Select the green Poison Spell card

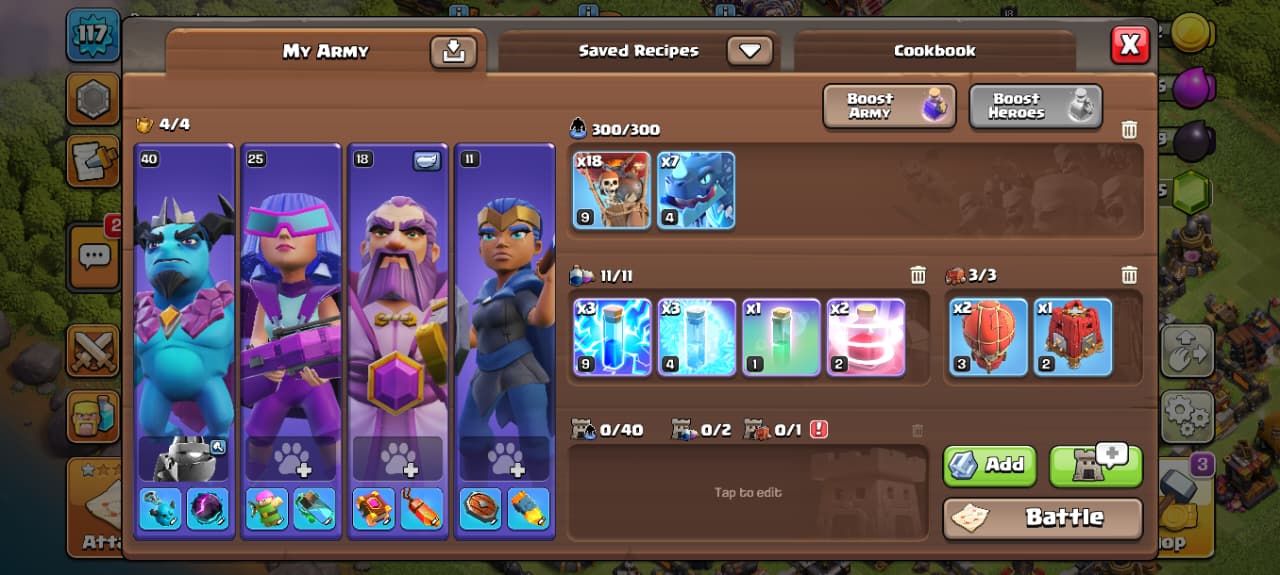781,337
